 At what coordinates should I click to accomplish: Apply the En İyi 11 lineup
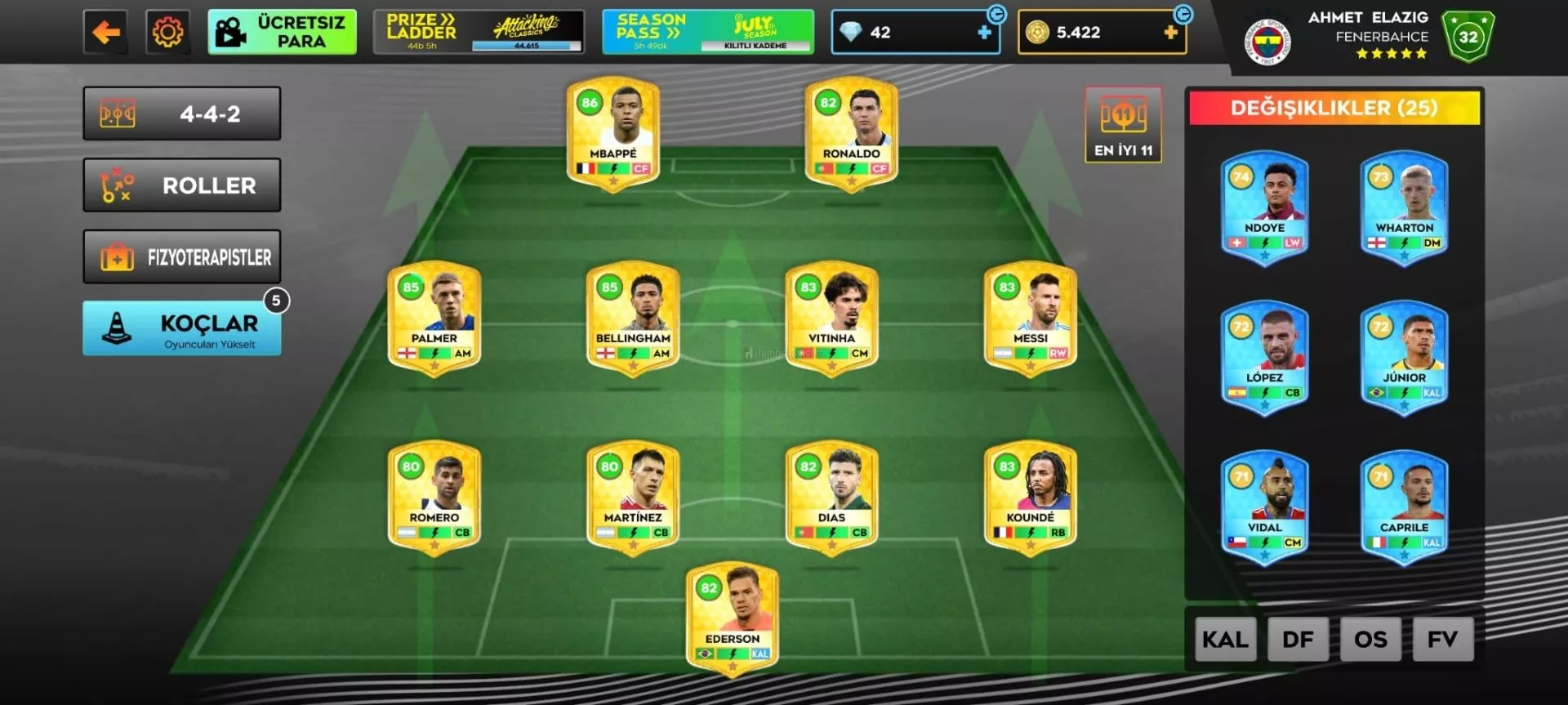(x=1123, y=125)
